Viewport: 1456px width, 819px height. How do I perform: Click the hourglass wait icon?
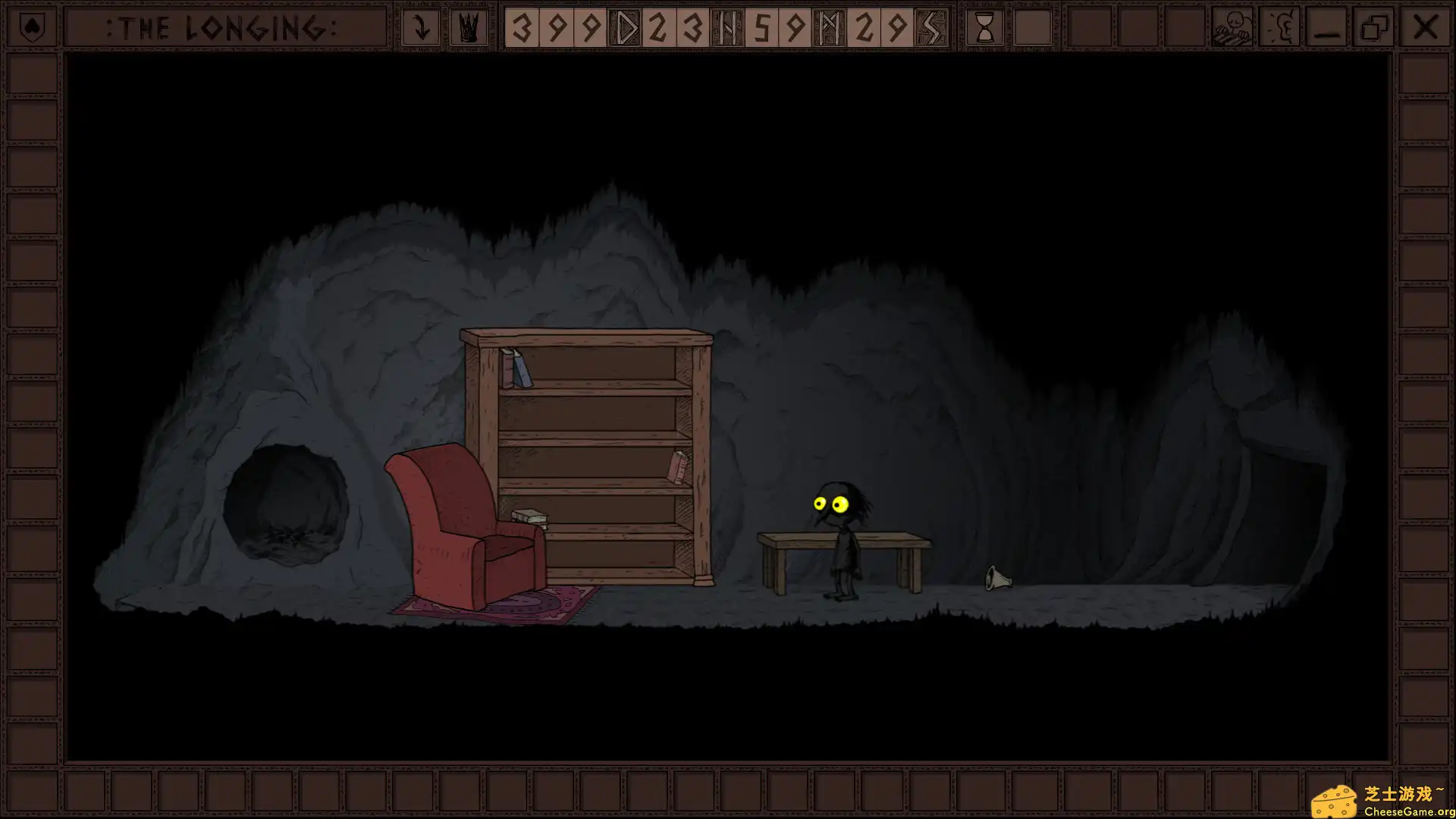(x=984, y=28)
